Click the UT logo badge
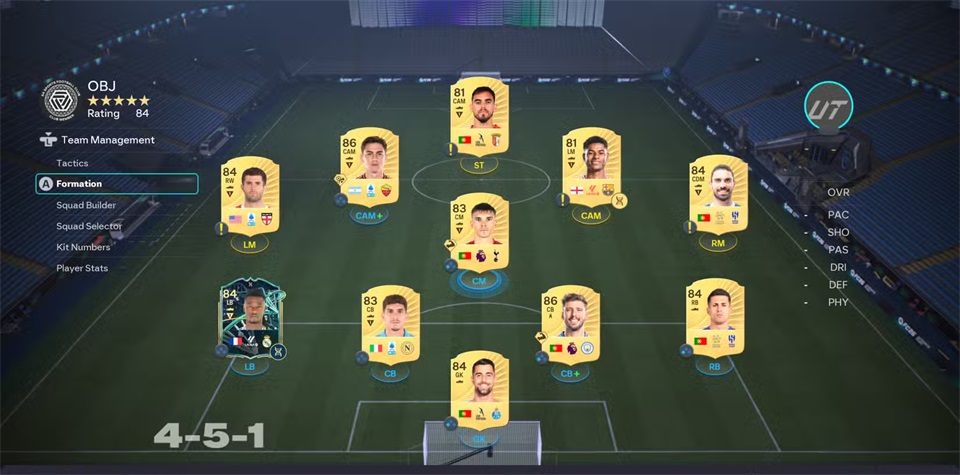Viewport: 960px width, 475px height. [828, 106]
